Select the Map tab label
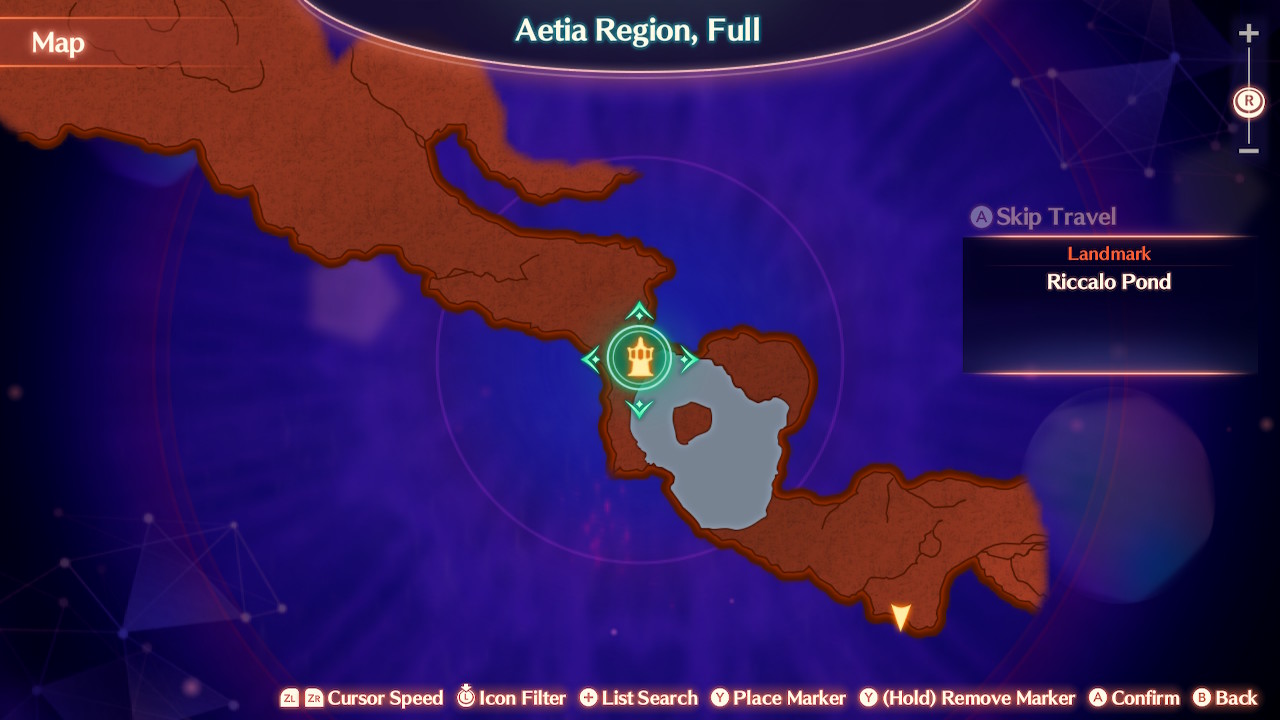 pos(56,43)
